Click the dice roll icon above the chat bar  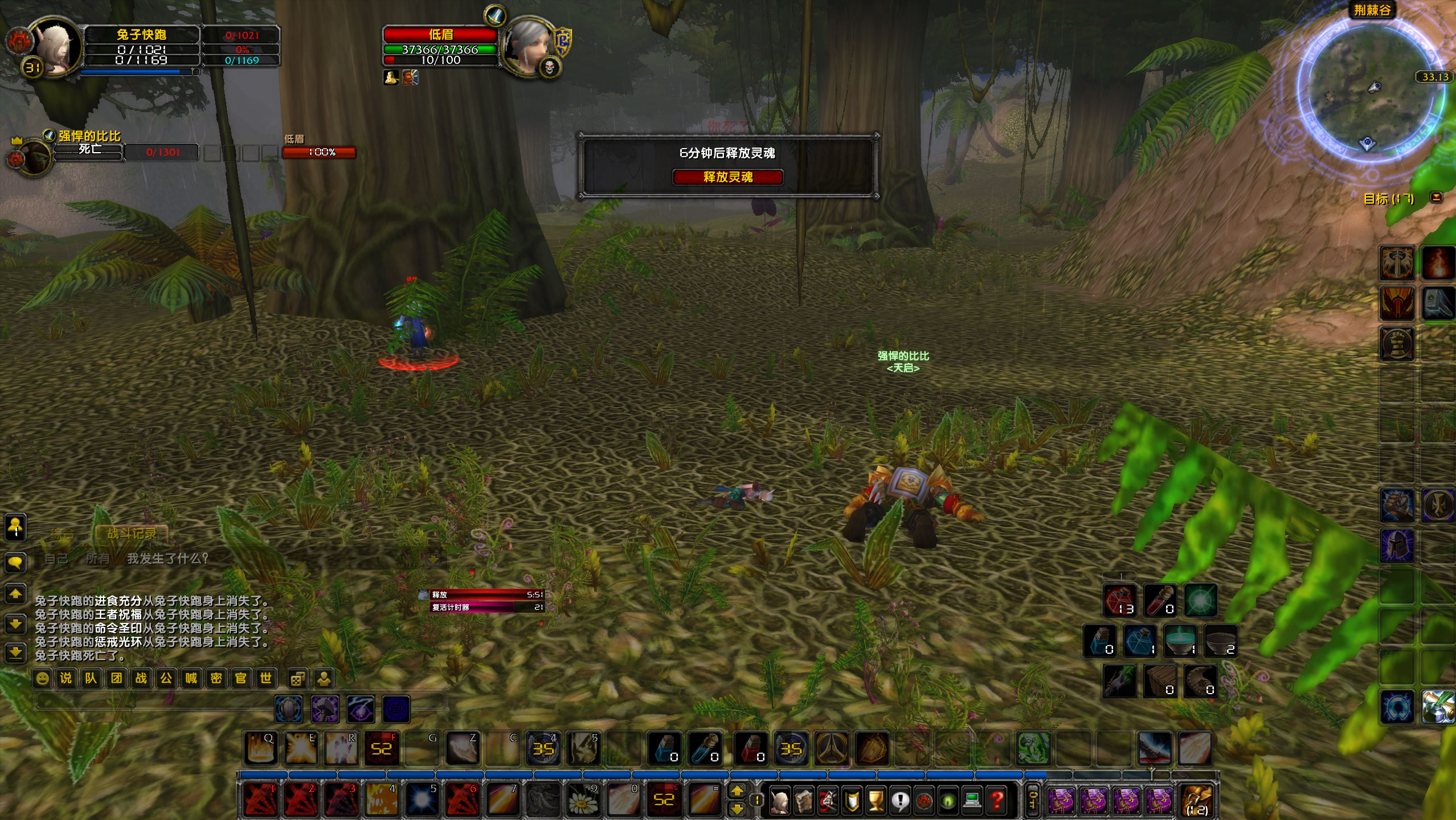tap(297, 679)
